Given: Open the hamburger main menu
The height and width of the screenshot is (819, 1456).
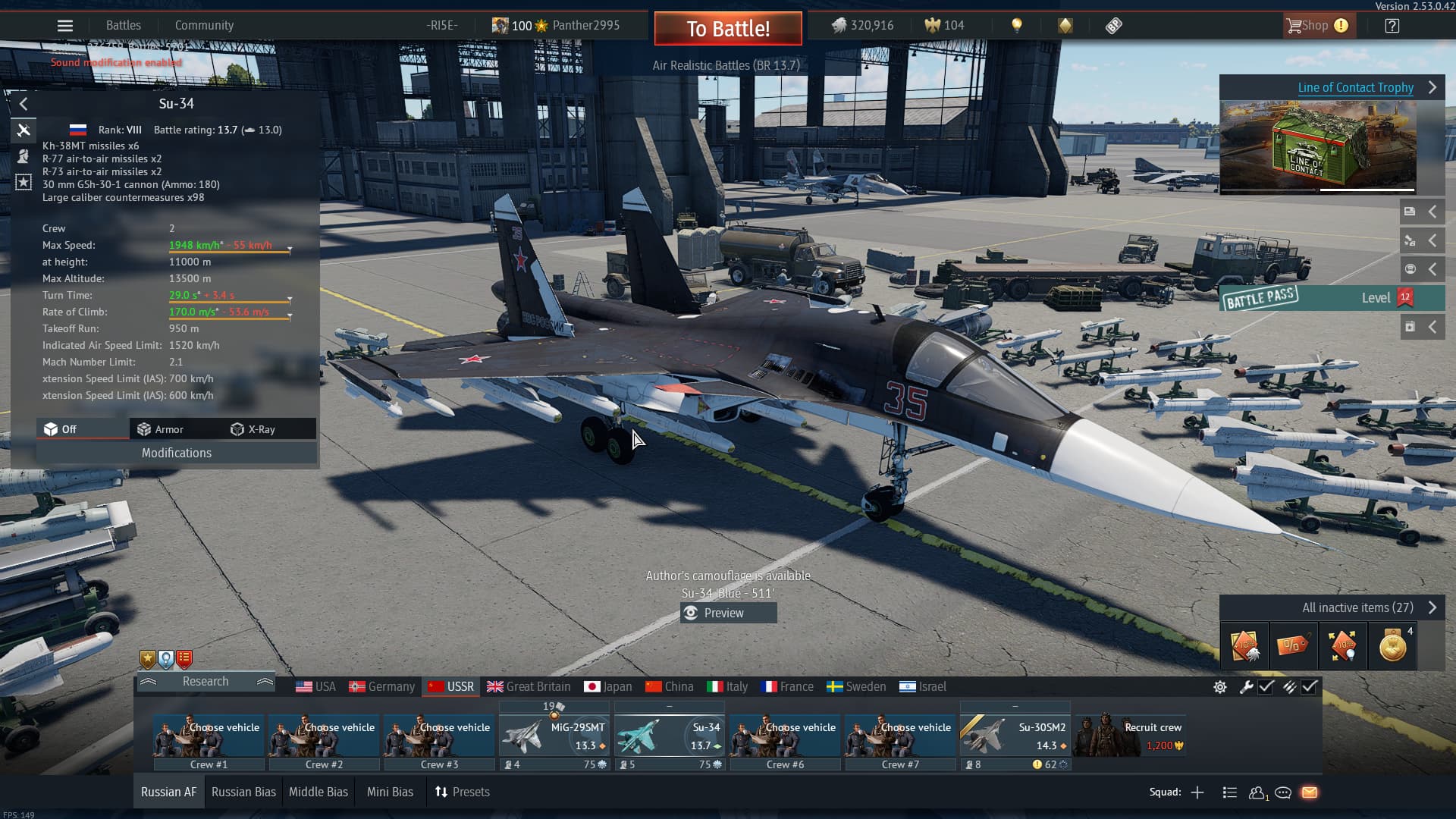Looking at the screenshot, I should pyautogui.click(x=65, y=26).
